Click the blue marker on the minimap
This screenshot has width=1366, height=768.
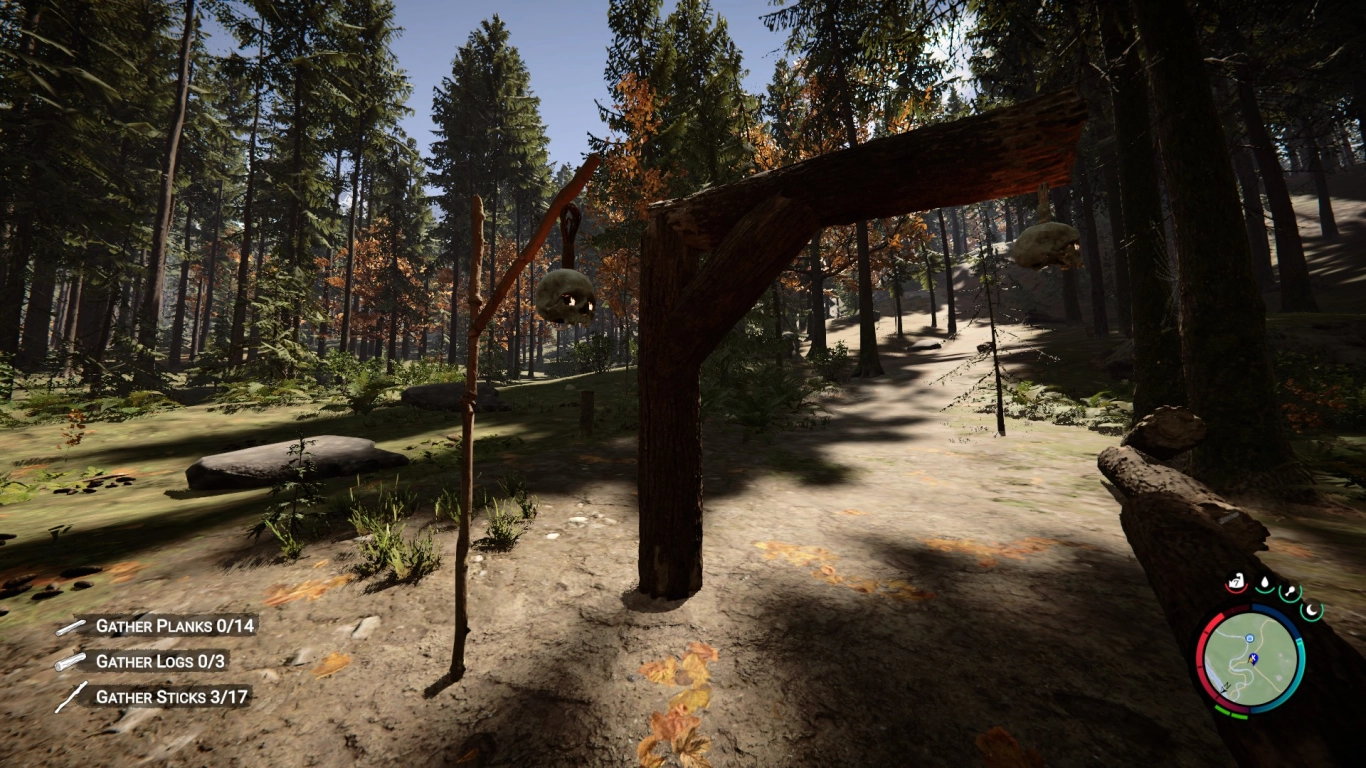click(x=1251, y=658)
